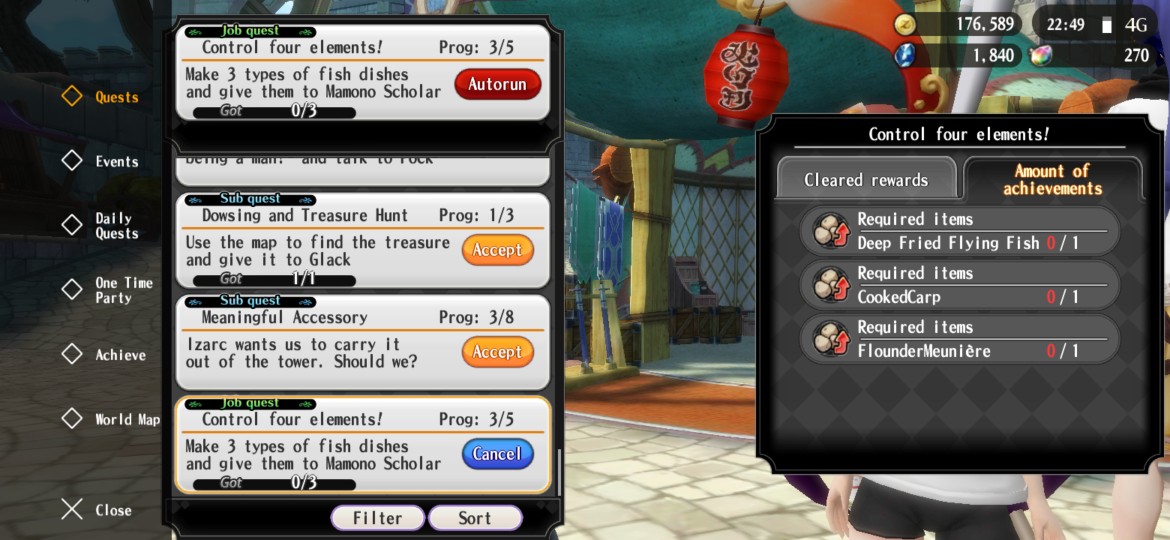Start Autorun for Control four elements quest
The image size is (1170, 540).
497,84
